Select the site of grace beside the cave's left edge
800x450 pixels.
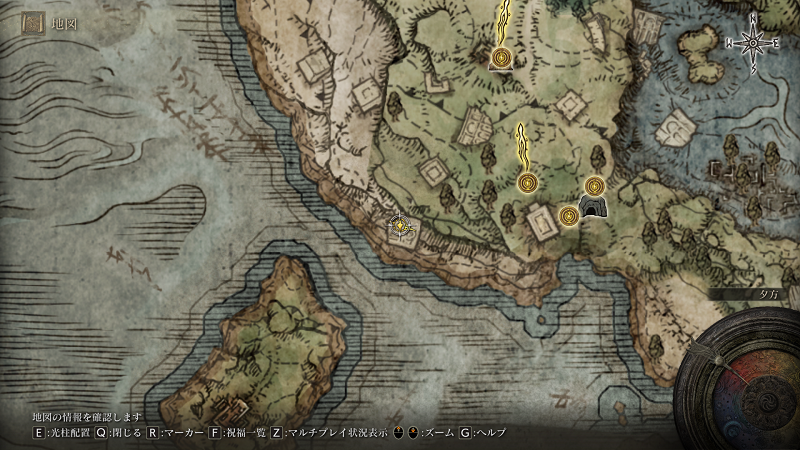click(569, 215)
